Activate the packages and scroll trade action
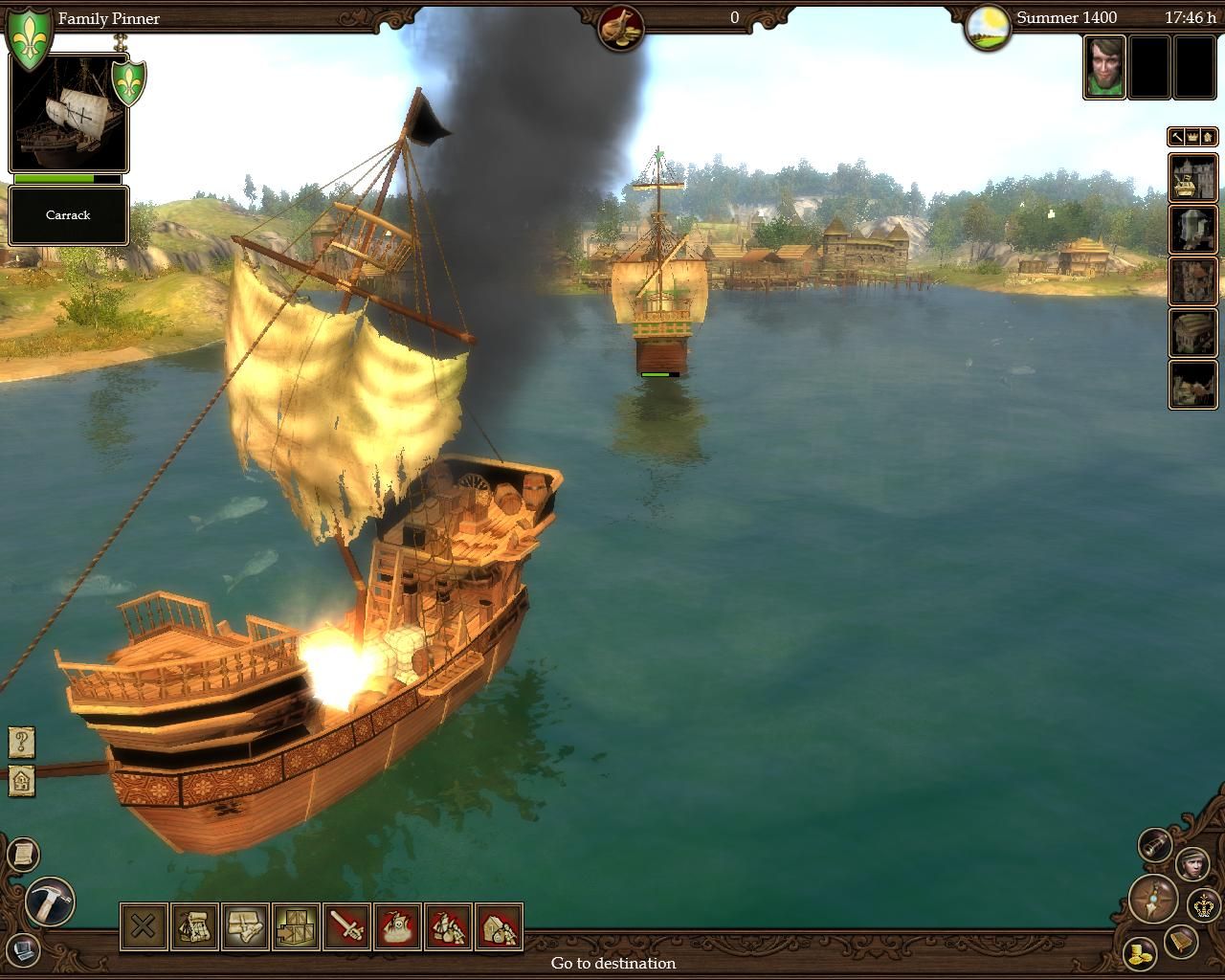The height and width of the screenshot is (980, 1225). point(245,926)
